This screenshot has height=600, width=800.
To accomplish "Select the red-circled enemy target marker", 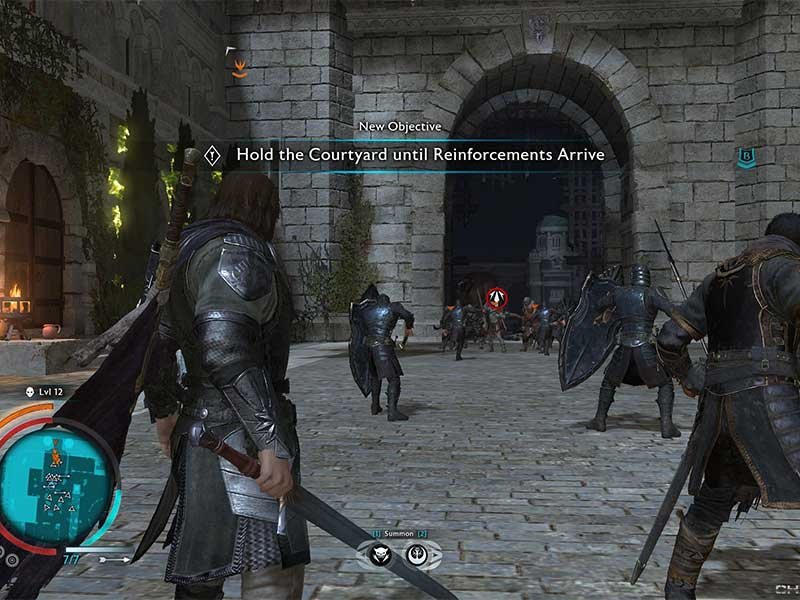I will click(496, 297).
